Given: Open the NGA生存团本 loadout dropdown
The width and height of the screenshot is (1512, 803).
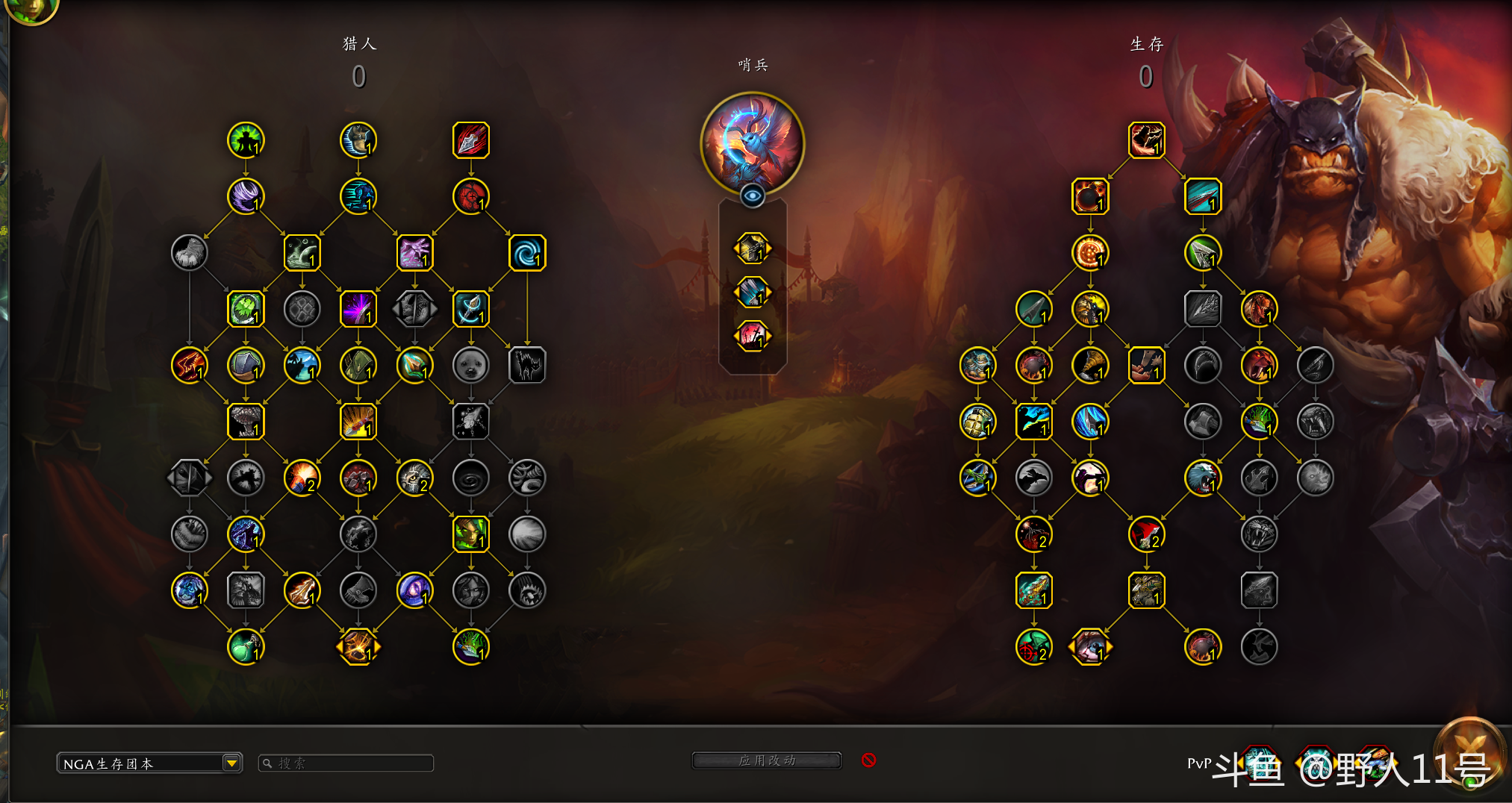Looking at the screenshot, I should tap(231, 763).
